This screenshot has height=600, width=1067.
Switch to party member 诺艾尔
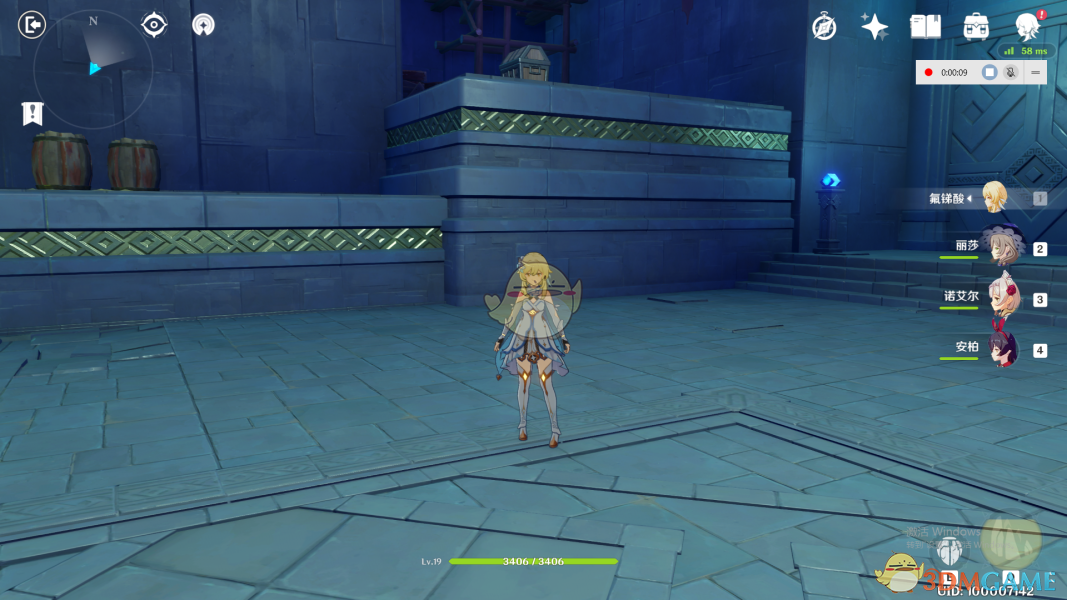coord(1000,297)
